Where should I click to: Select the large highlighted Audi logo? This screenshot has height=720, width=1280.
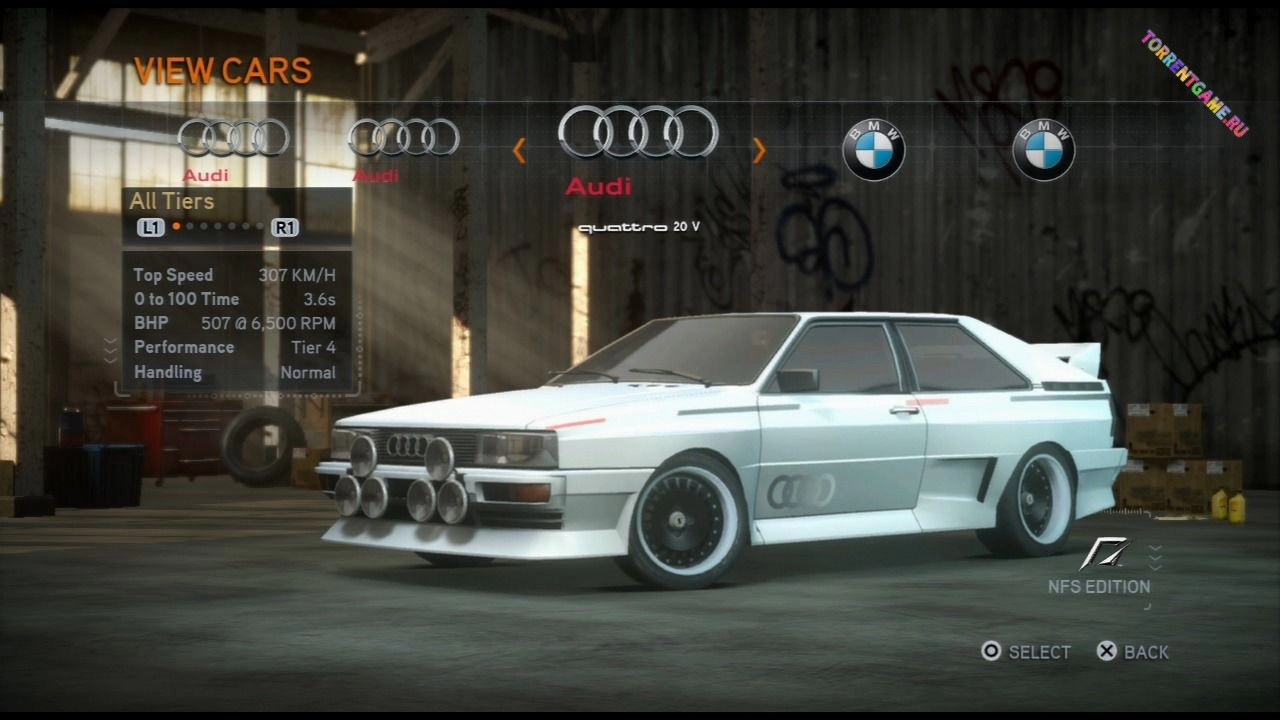tap(638, 132)
